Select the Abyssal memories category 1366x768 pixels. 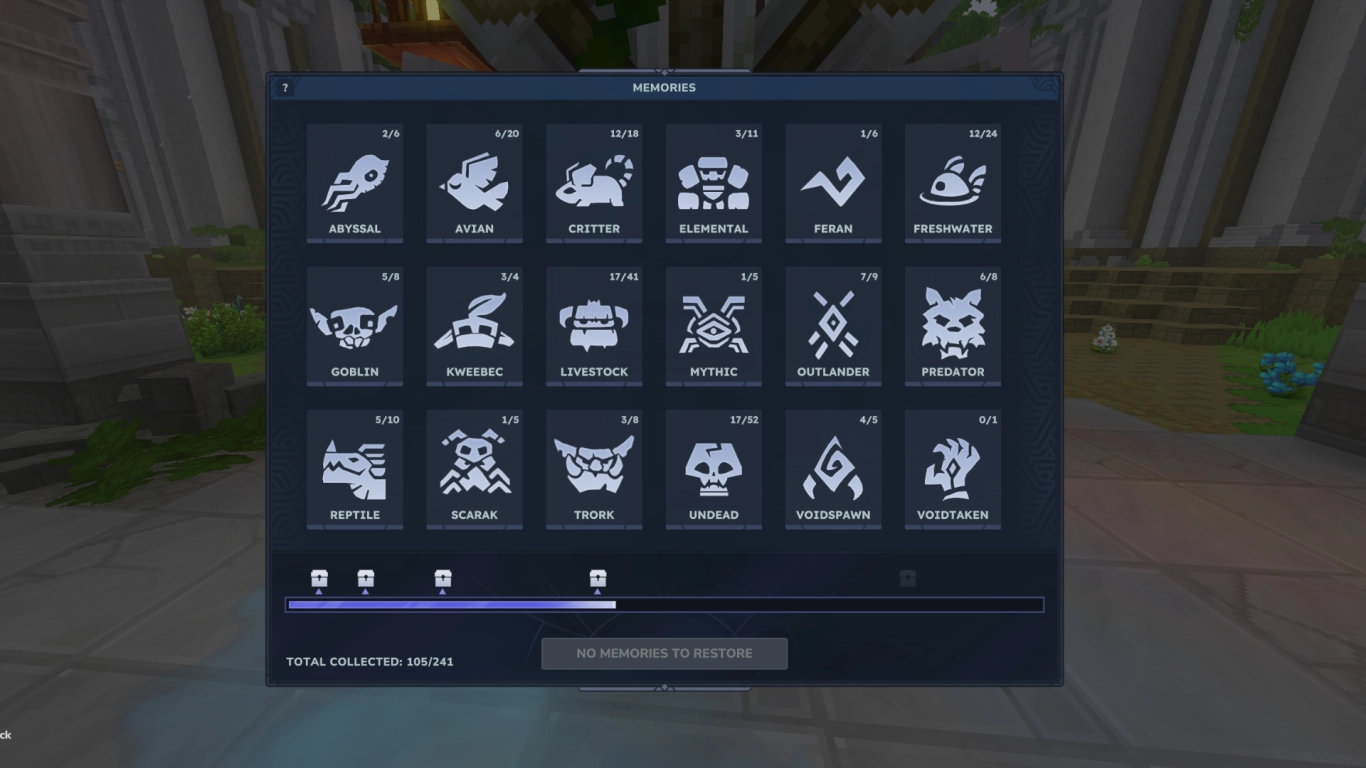pyautogui.click(x=355, y=183)
